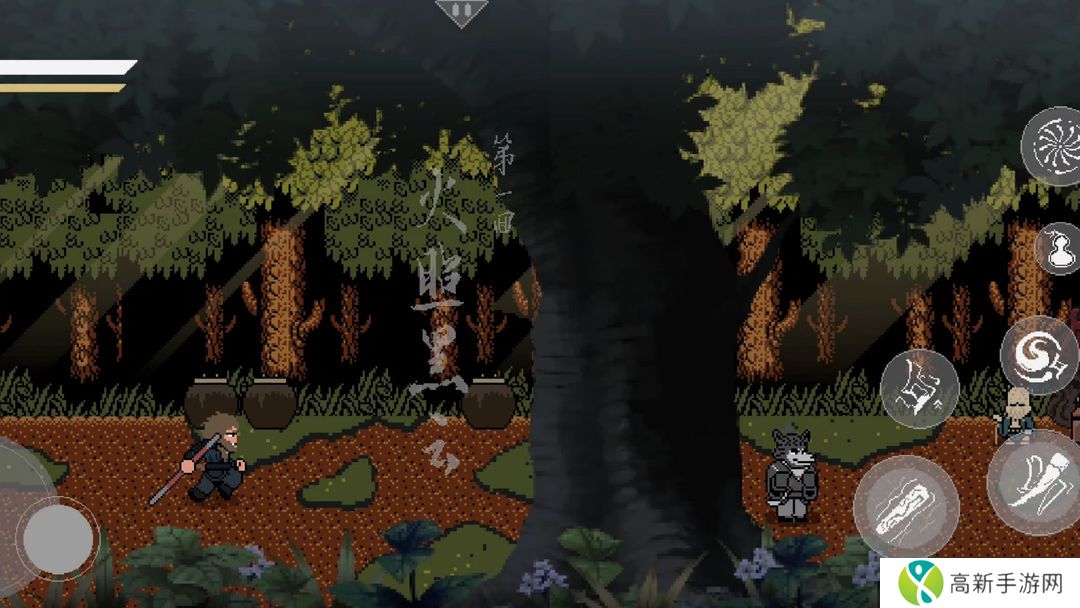Pause the game with the top pause button
Screen dimensions: 1080x608
pos(461,11)
